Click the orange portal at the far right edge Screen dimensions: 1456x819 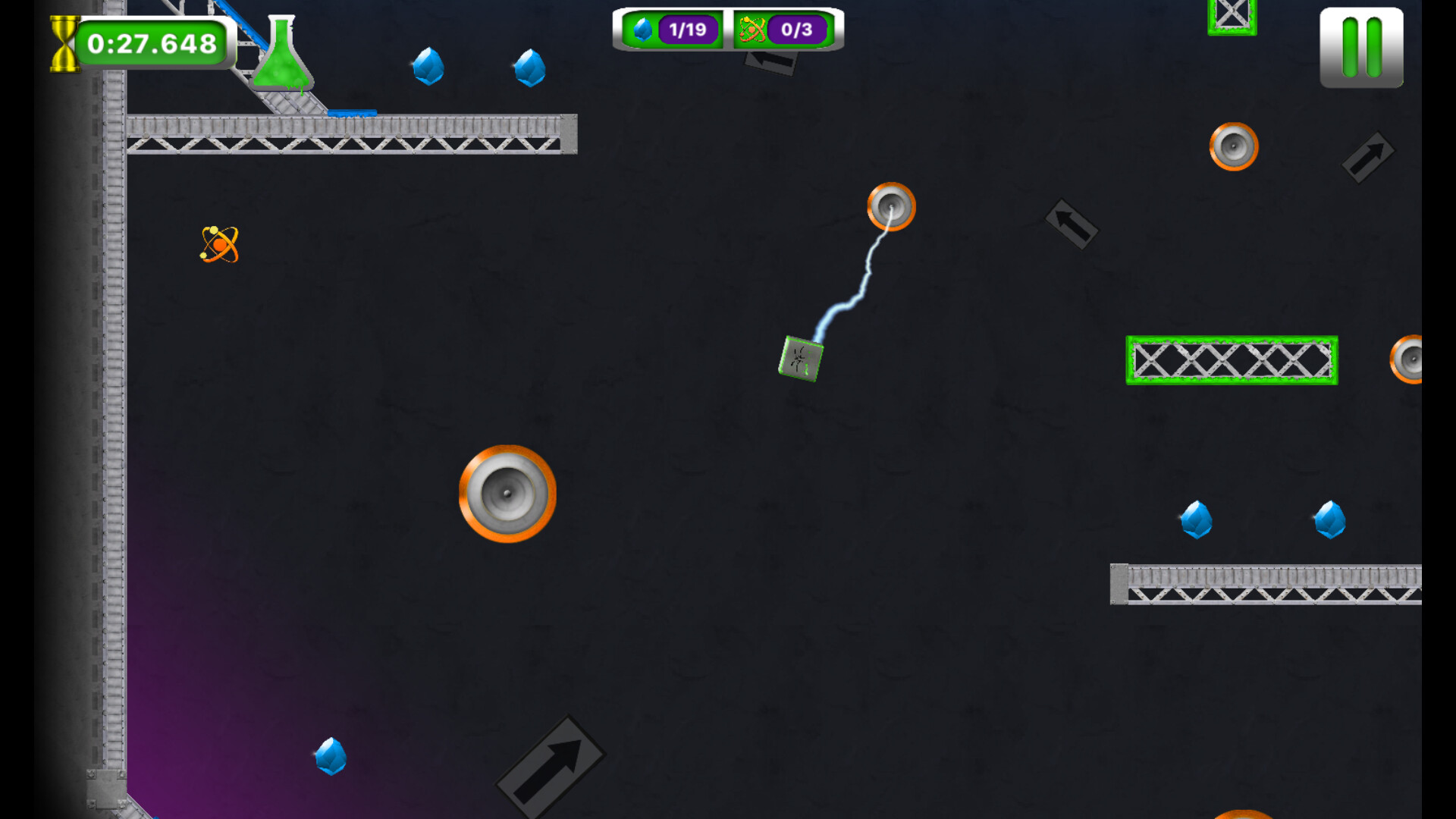[x=1412, y=359]
